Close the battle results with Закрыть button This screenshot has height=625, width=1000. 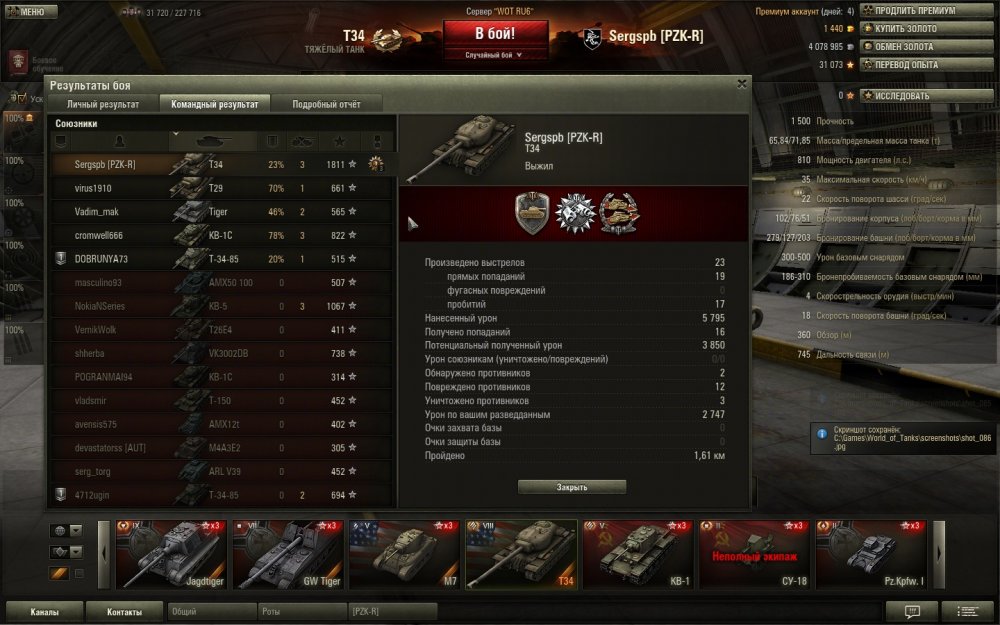coord(572,487)
